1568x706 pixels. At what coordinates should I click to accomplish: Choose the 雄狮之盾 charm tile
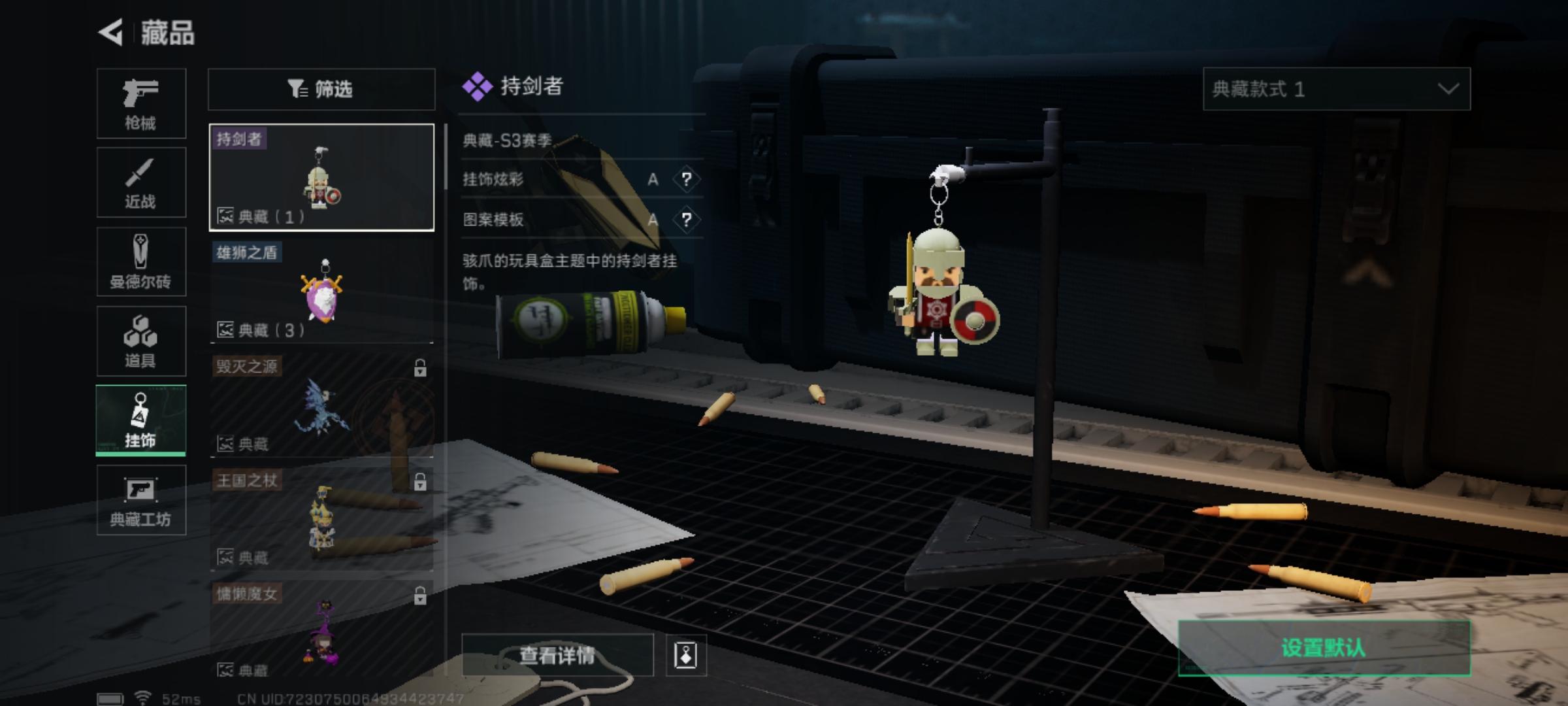click(321, 292)
